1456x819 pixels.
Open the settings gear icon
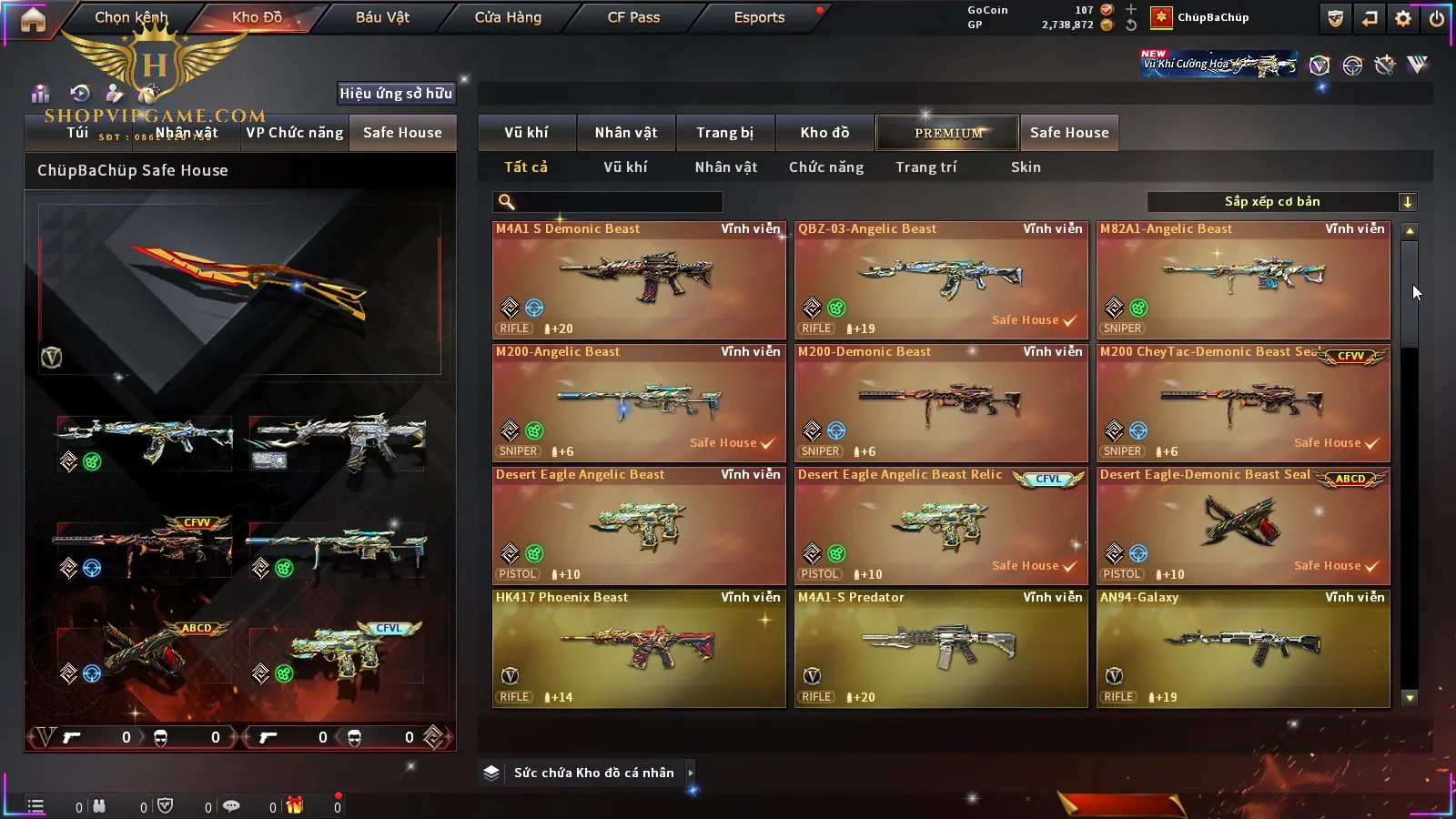click(1403, 18)
